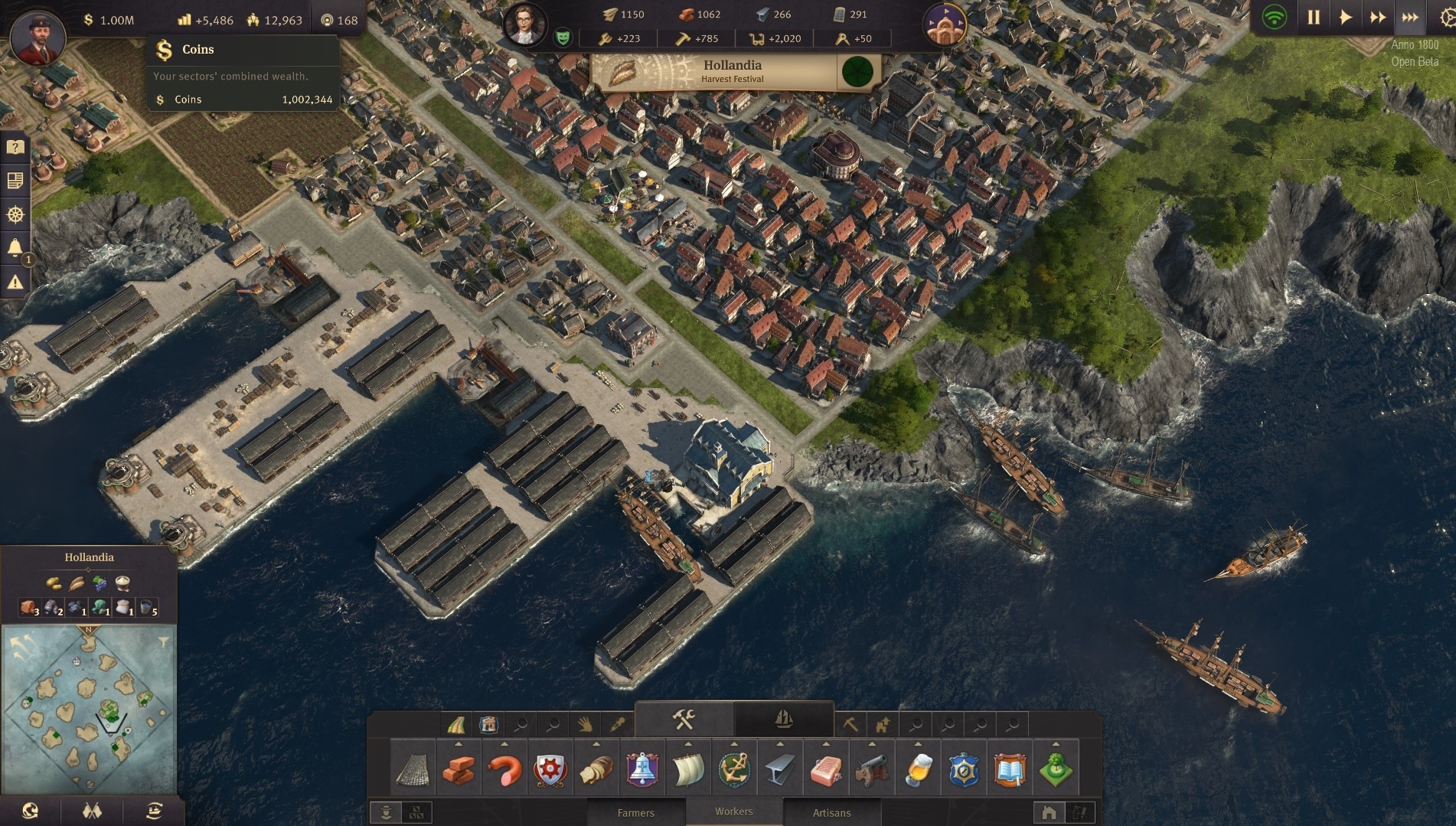The height and width of the screenshot is (826, 1456).
Task: Set game speed to double fast-forward
Action: [x=1378, y=18]
